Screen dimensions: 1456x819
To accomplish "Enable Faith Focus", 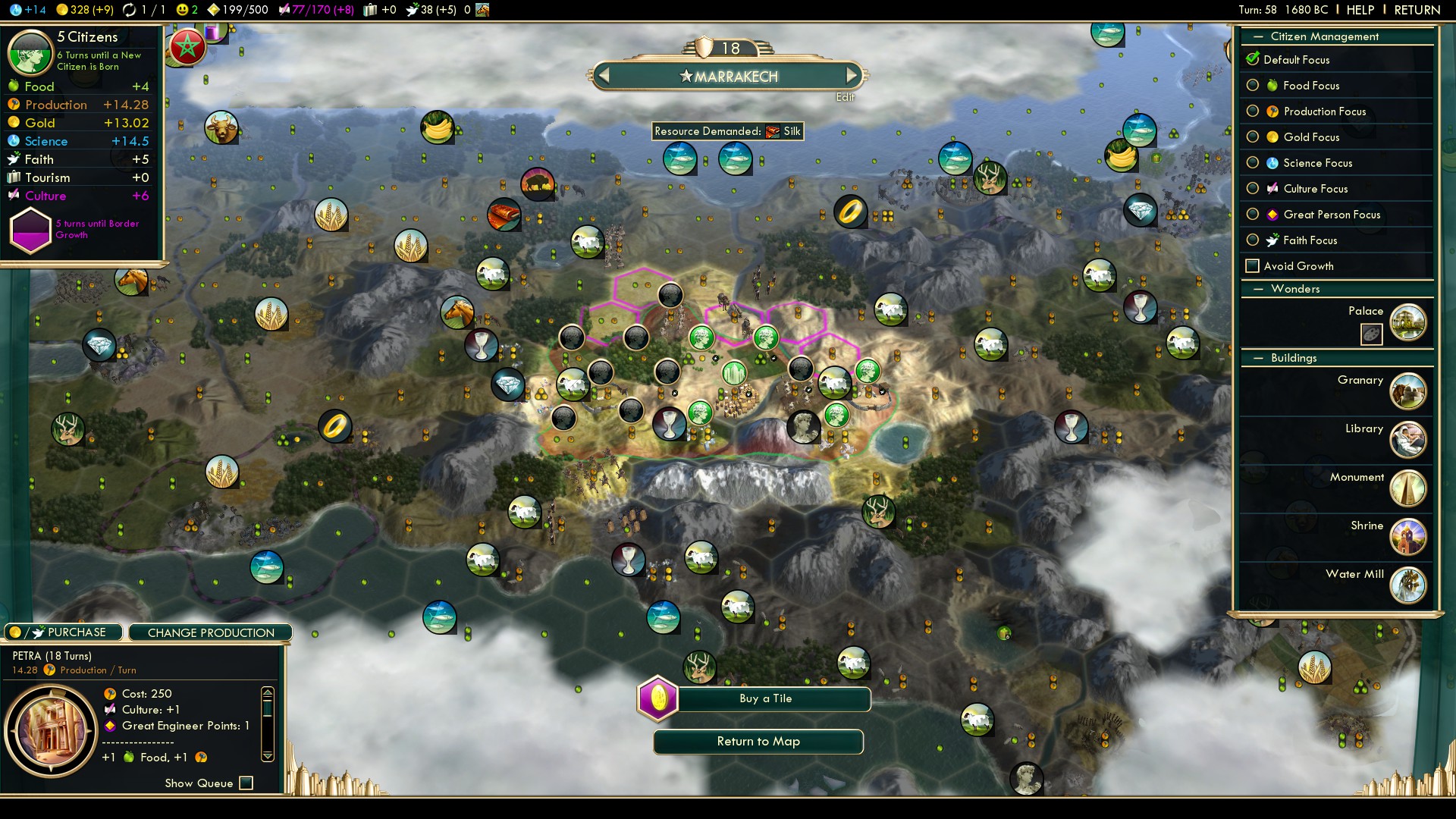I will pos(1253,240).
